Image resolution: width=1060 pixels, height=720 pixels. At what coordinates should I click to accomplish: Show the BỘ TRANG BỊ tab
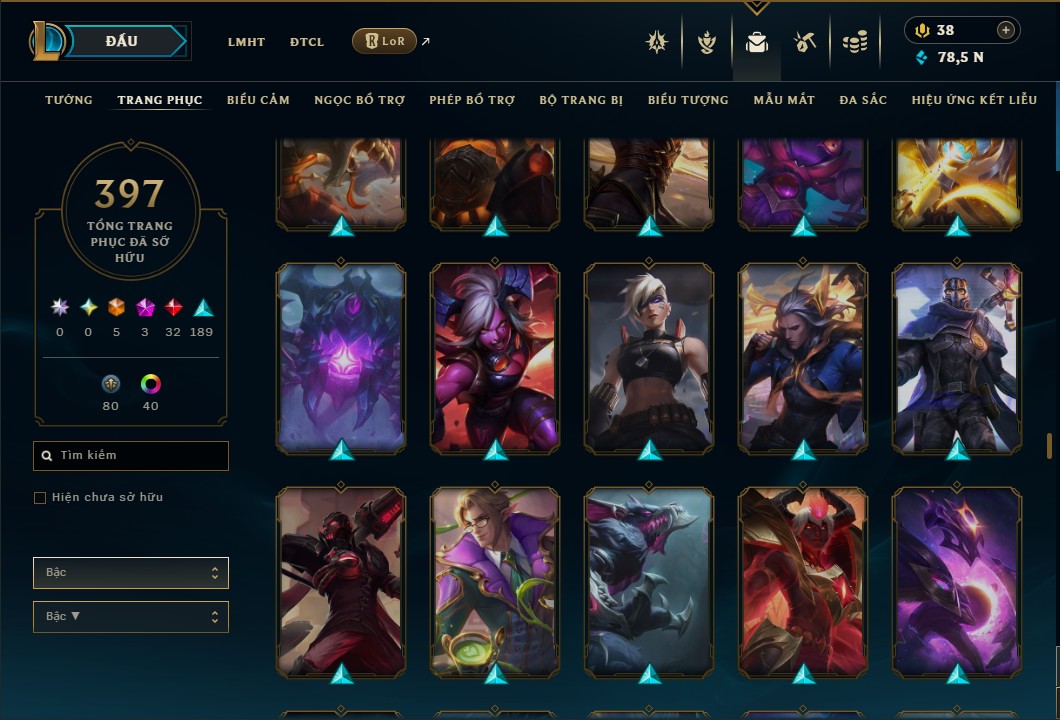(x=581, y=100)
